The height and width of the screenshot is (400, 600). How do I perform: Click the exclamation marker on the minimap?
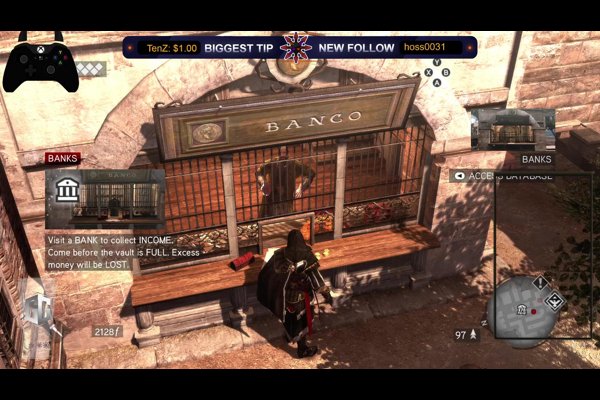540,283
